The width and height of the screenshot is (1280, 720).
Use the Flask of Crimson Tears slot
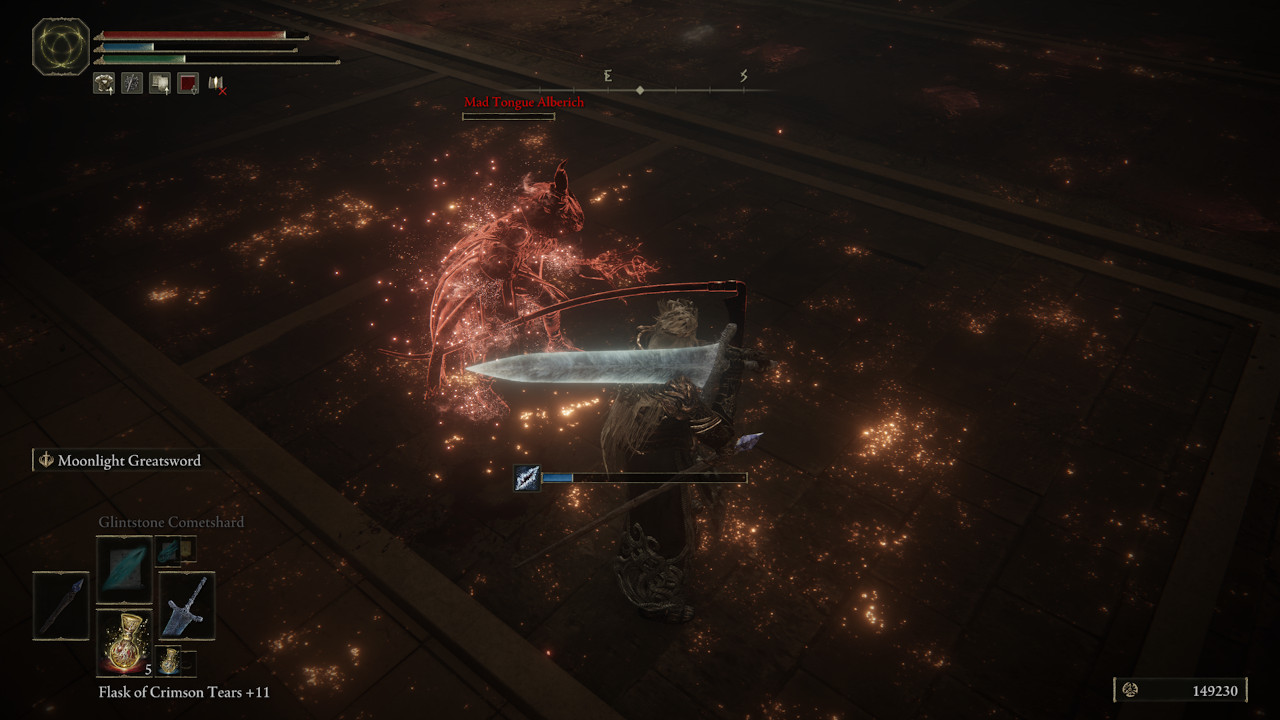124,642
